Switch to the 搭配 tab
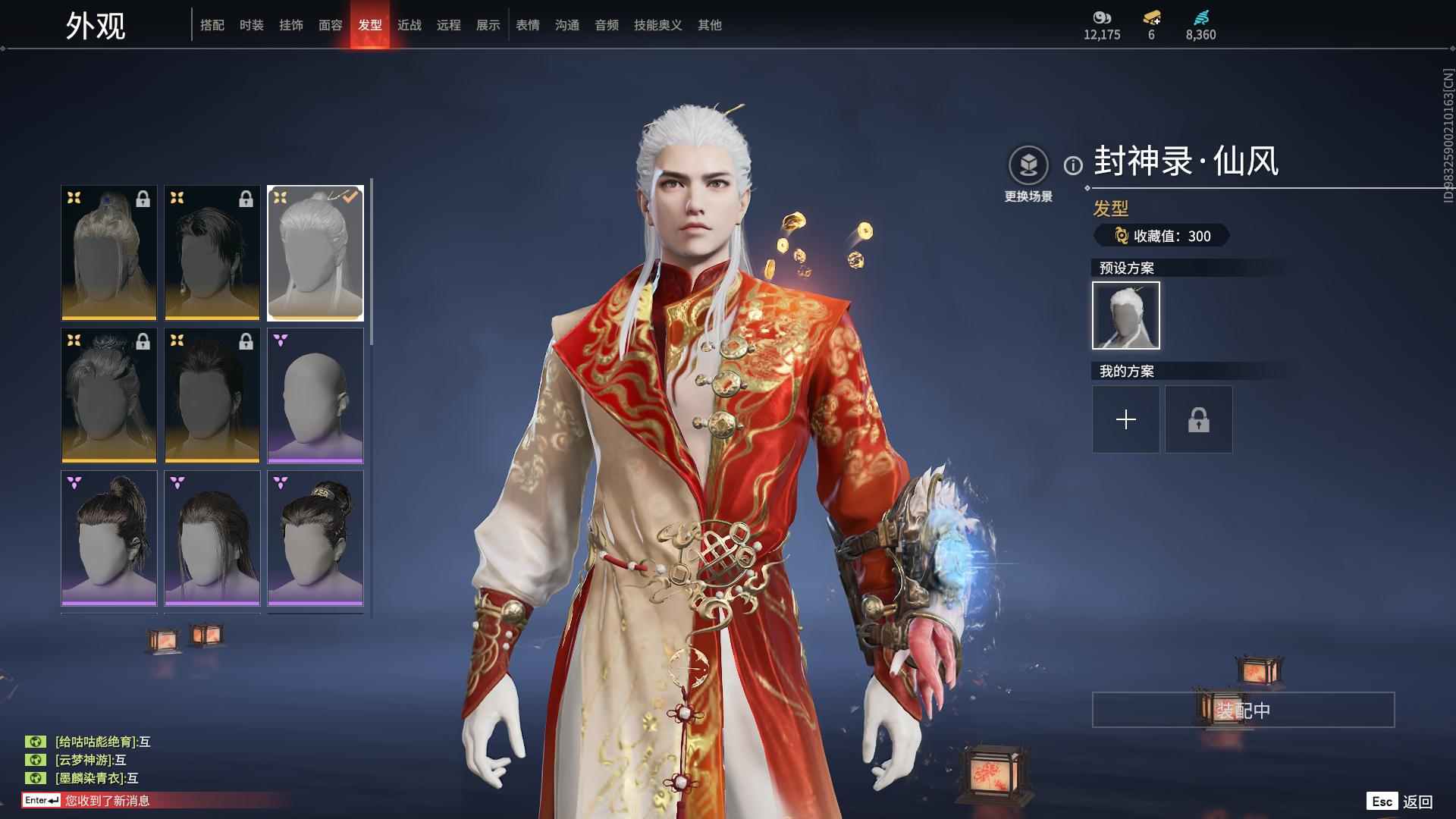Image resolution: width=1456 pixels, height=819 pixels. (212, 25)
